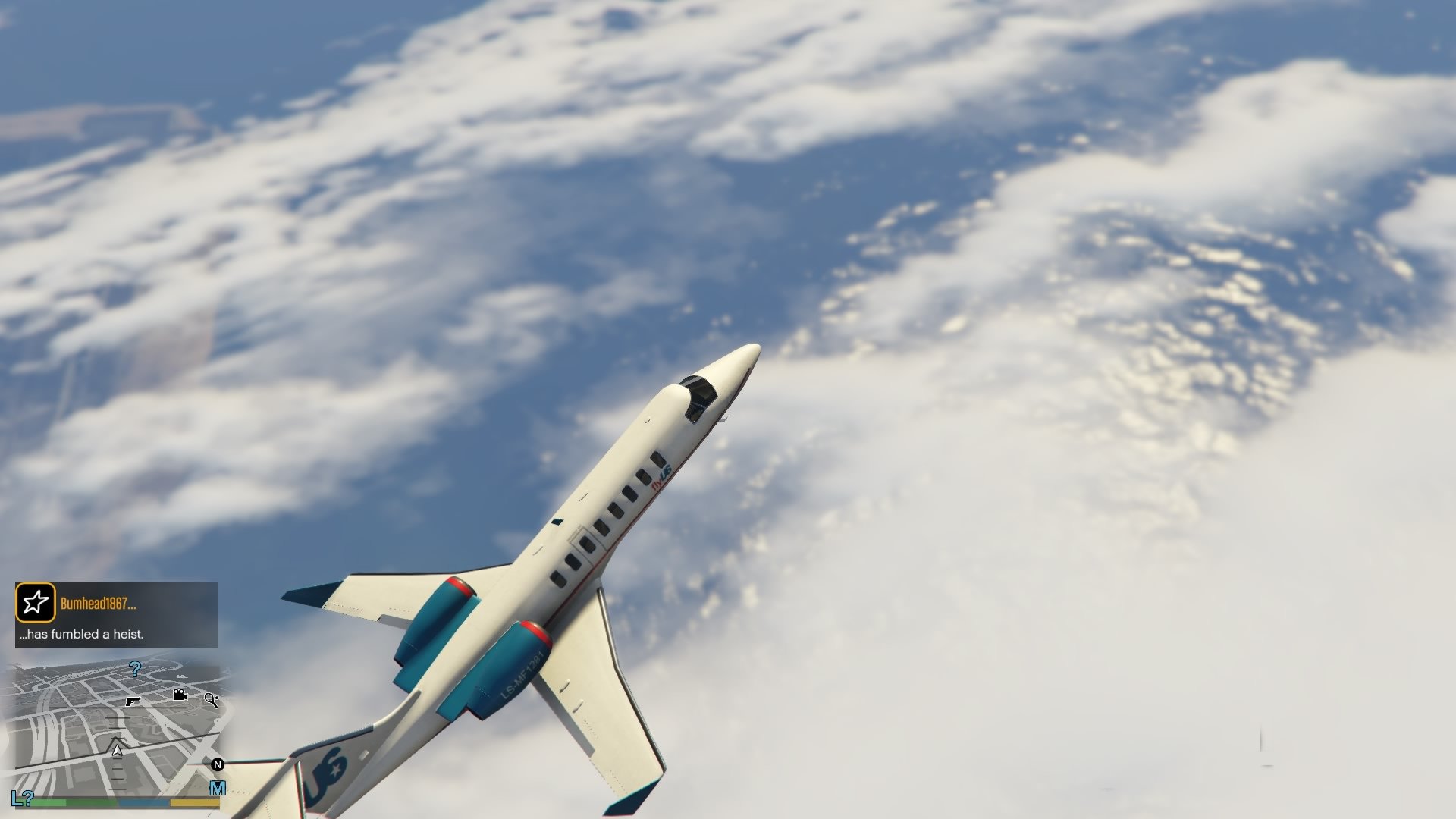
Task: Click the pistol weapon blip on the minimap
Action: pos(133,701)
